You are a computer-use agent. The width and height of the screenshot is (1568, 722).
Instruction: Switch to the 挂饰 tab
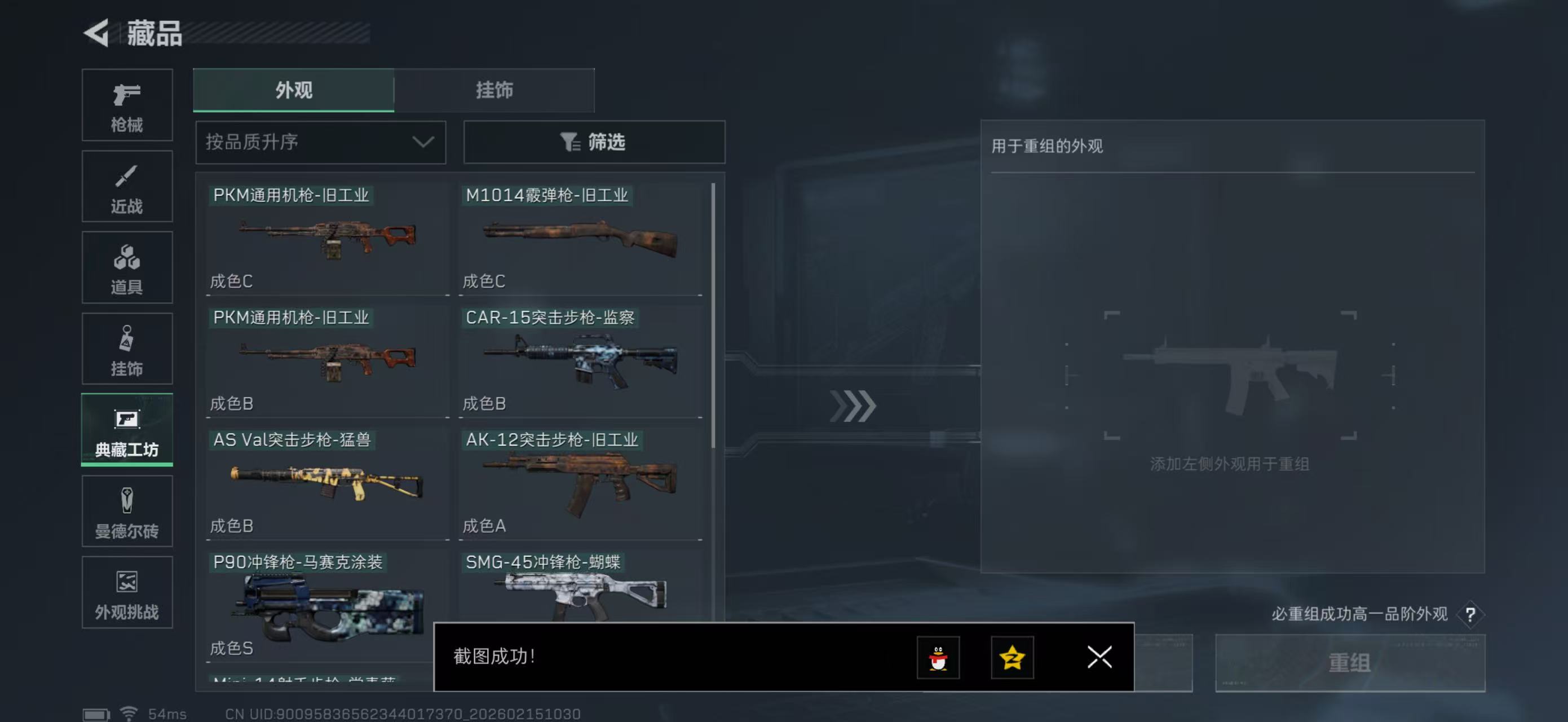tap(494, 90)
